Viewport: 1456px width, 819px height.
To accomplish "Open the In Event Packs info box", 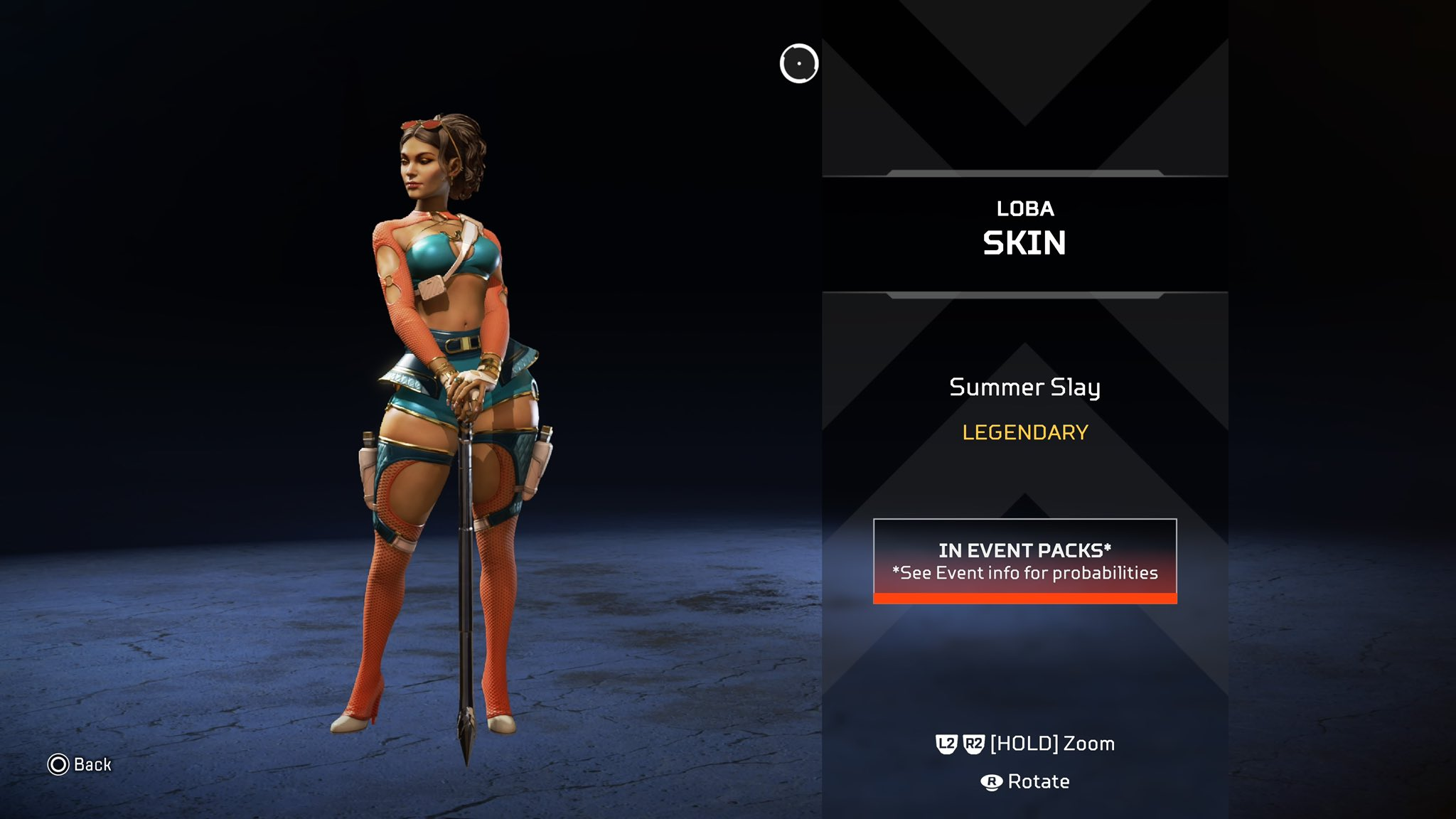I will [x=1024, y=561].
